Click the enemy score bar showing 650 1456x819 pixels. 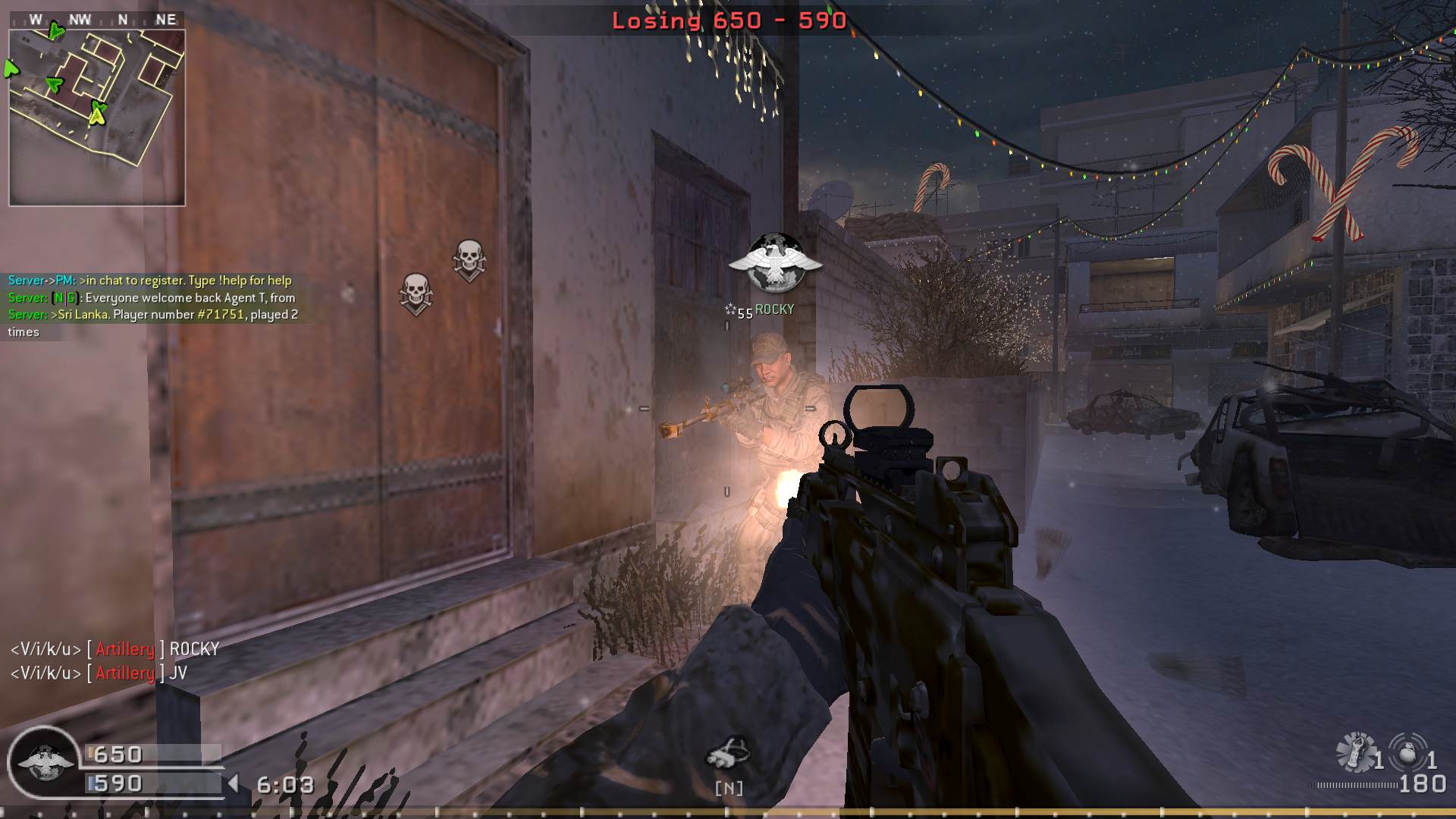click(x=152, y=755)
